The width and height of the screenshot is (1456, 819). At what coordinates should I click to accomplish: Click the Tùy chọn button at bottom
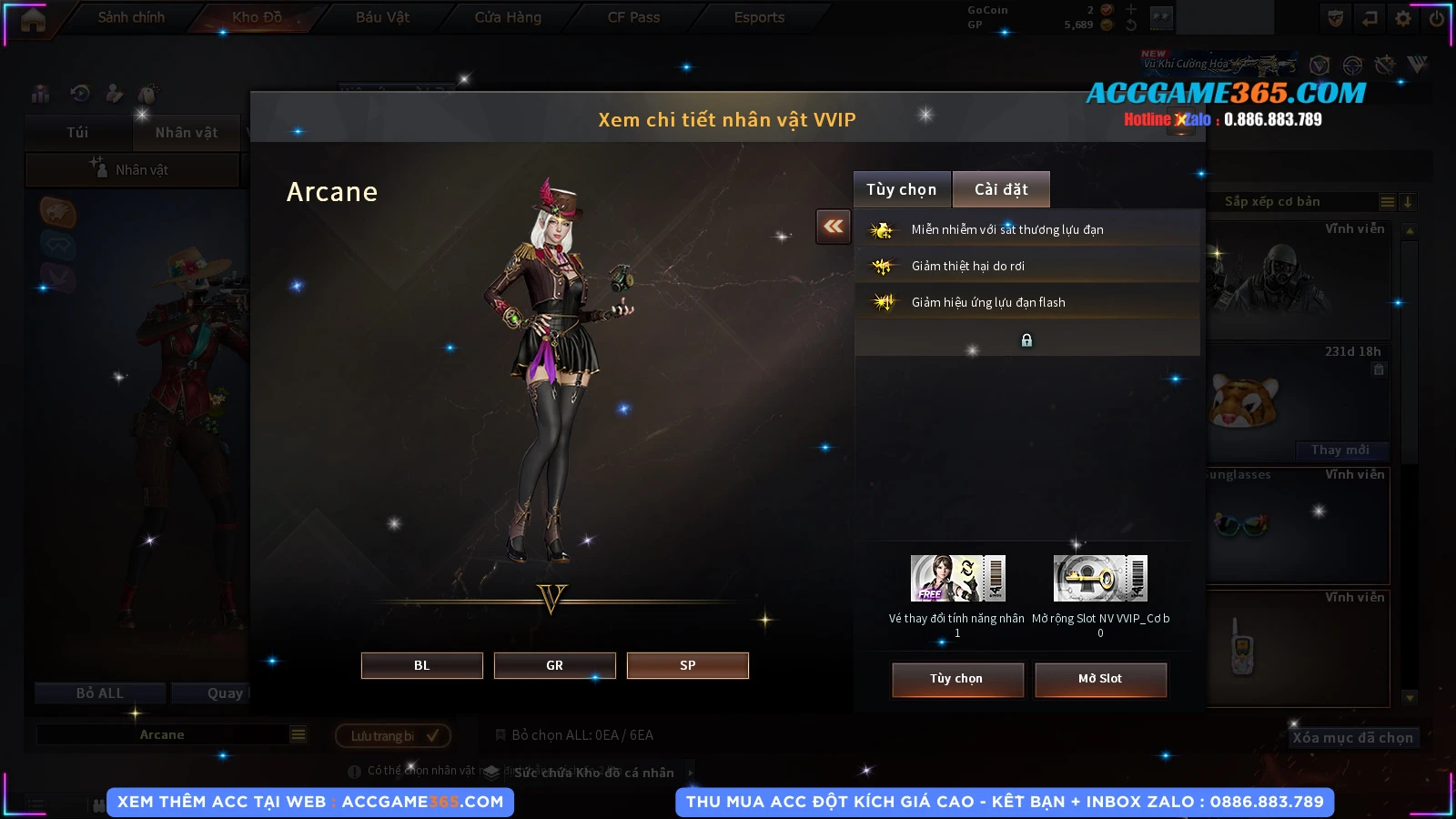click(957, 679)
